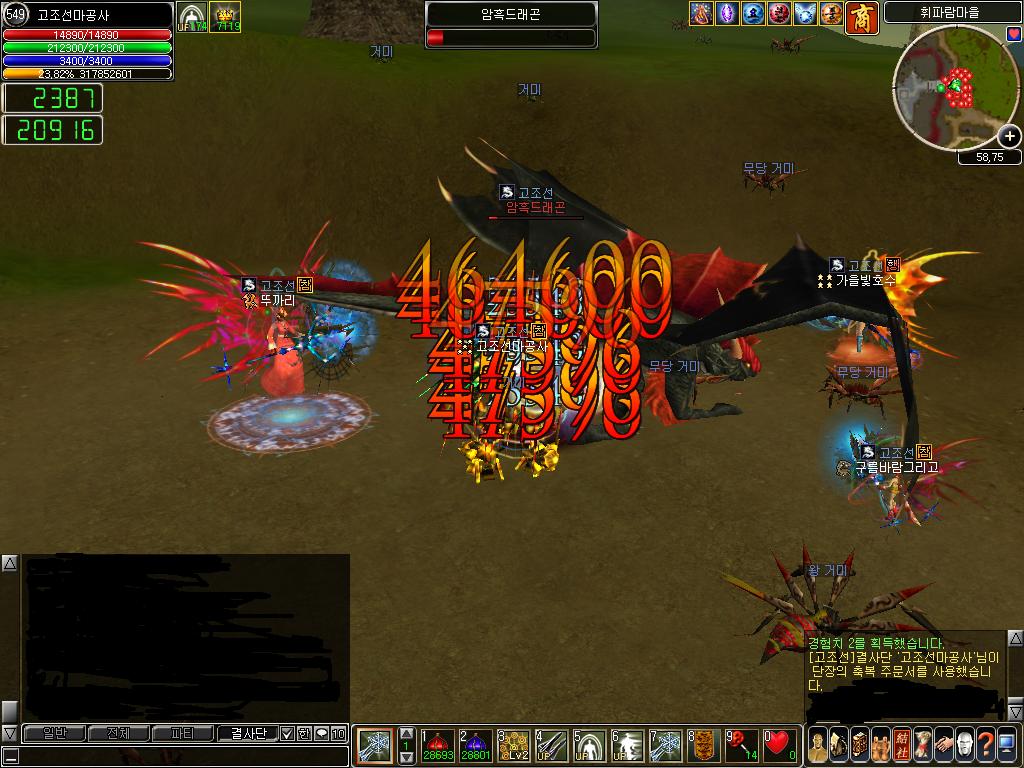Page the hotbar up with the arrow
This screenshot has width=1024, height=768.
pyautogui.click(x=406, y=733)
